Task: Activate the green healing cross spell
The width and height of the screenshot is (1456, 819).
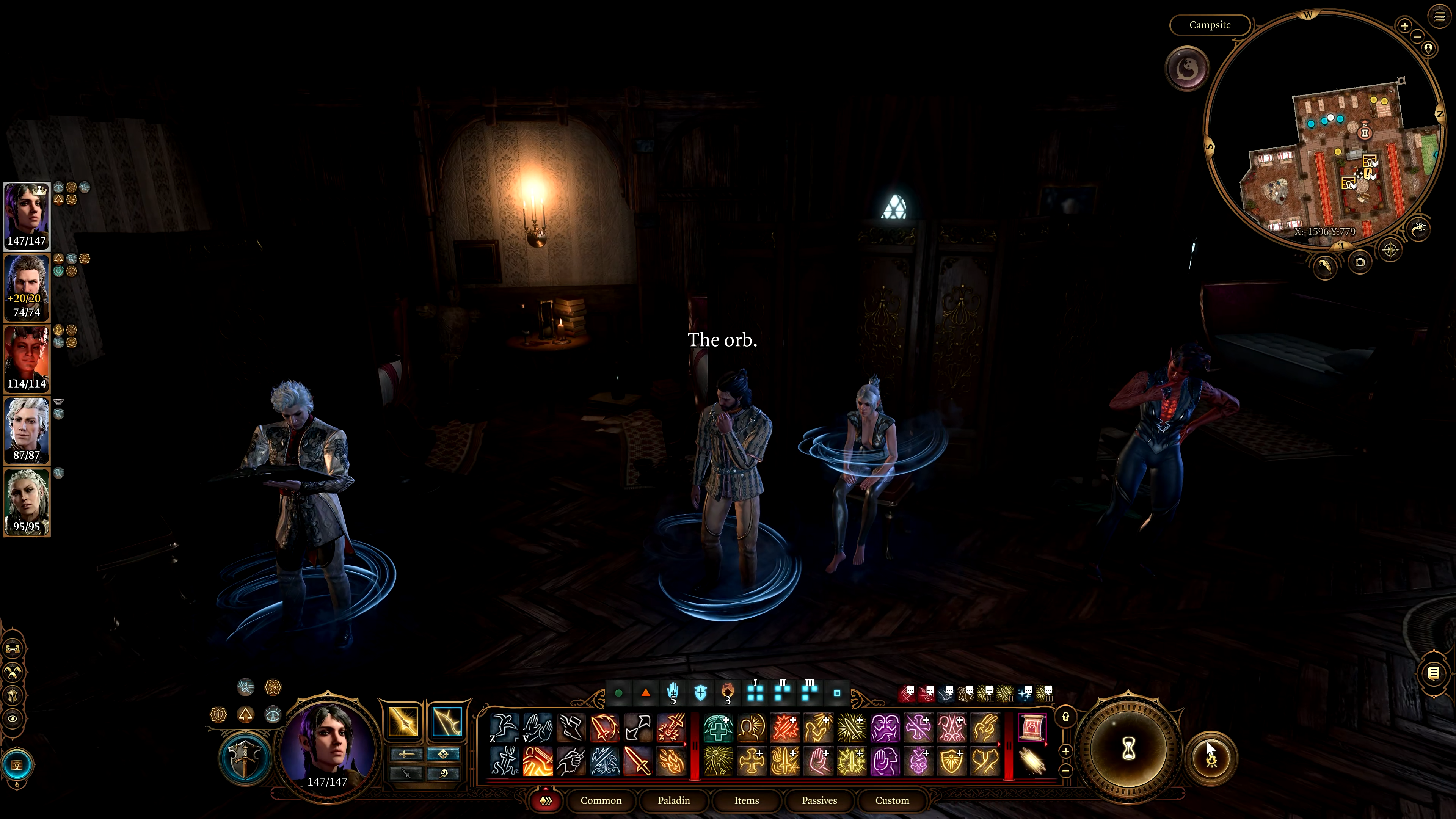Action: [718, 728]
